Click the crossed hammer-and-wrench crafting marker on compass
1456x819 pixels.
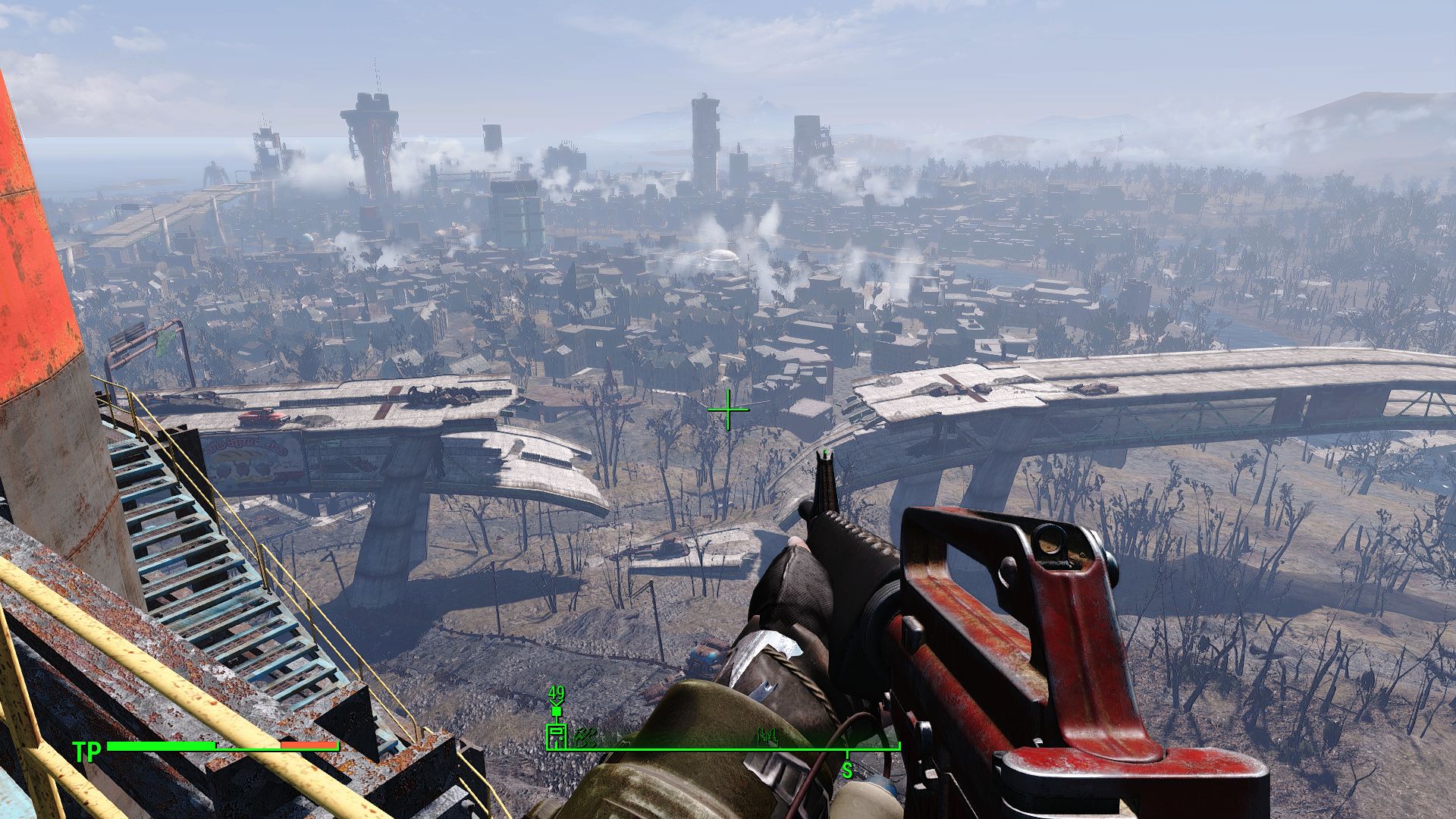tap(585, 738)
